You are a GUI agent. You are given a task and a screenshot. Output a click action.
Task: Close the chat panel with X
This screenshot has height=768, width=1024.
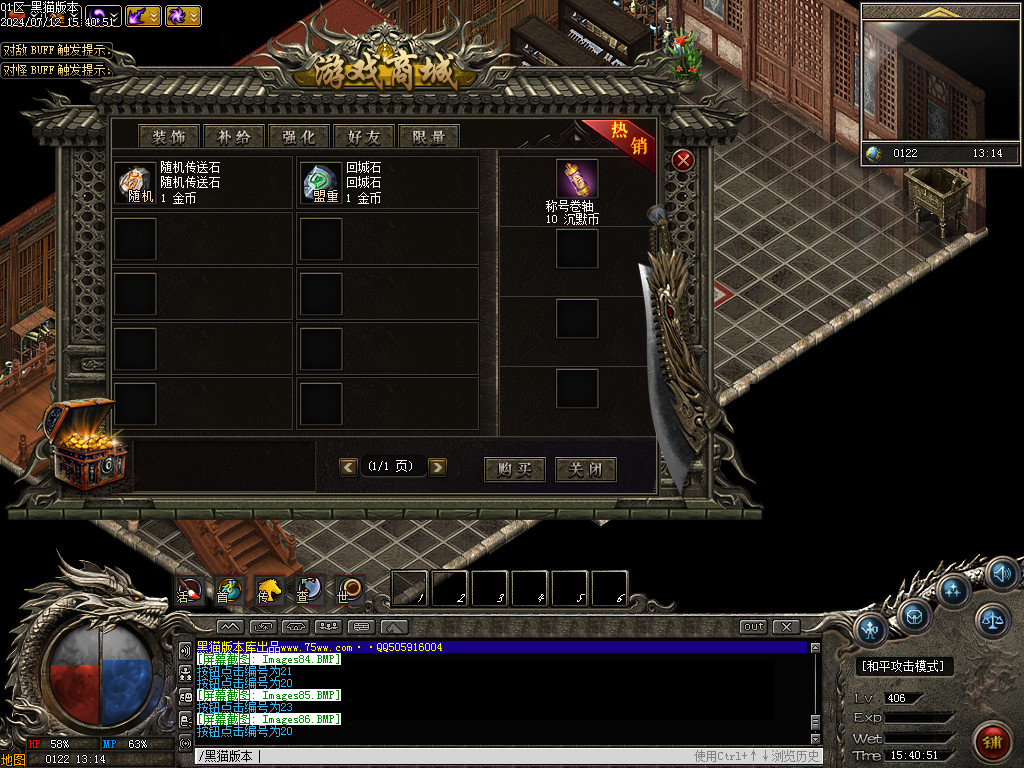click(x=787, y=627)
